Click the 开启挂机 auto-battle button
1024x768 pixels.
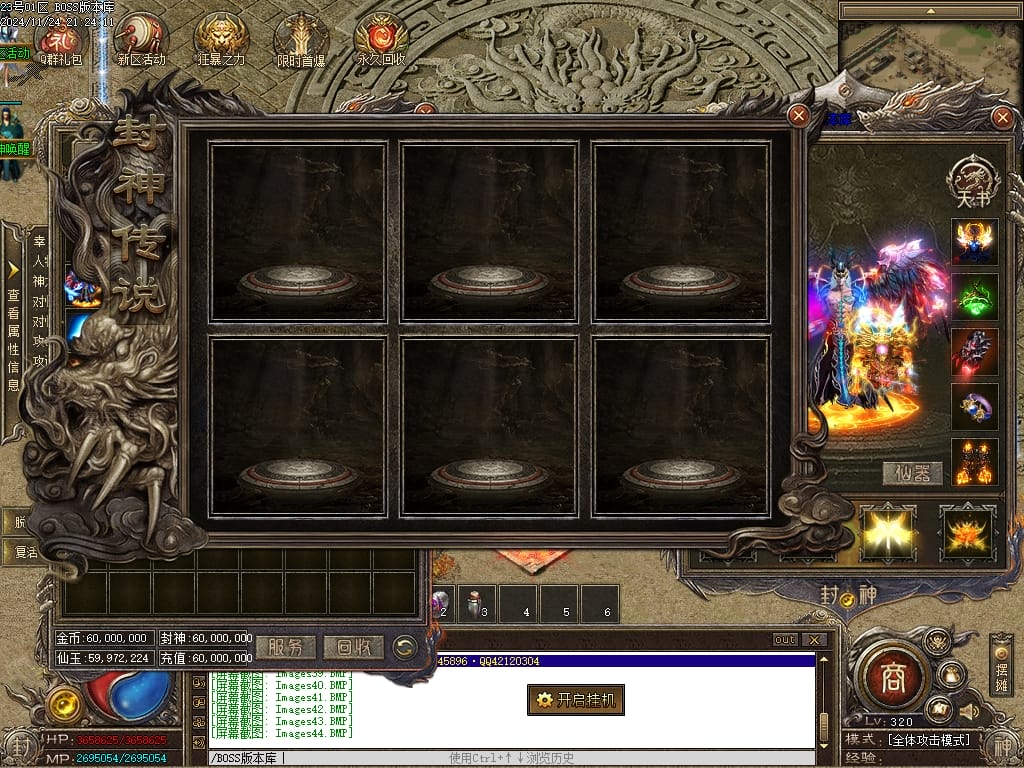[x=576, y=700]
